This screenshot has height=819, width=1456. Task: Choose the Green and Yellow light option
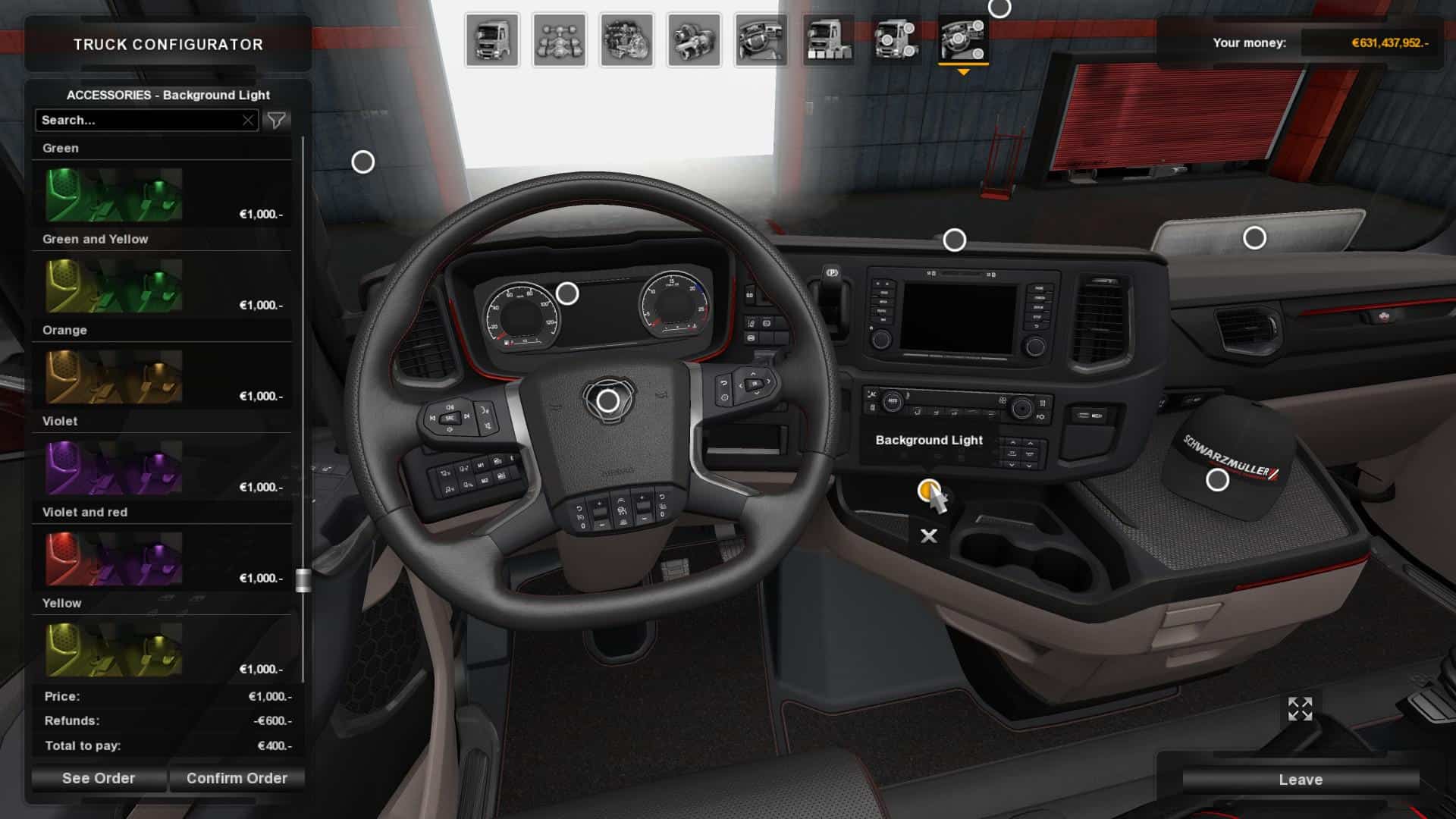pyautogui.click(x=114, y=286)
